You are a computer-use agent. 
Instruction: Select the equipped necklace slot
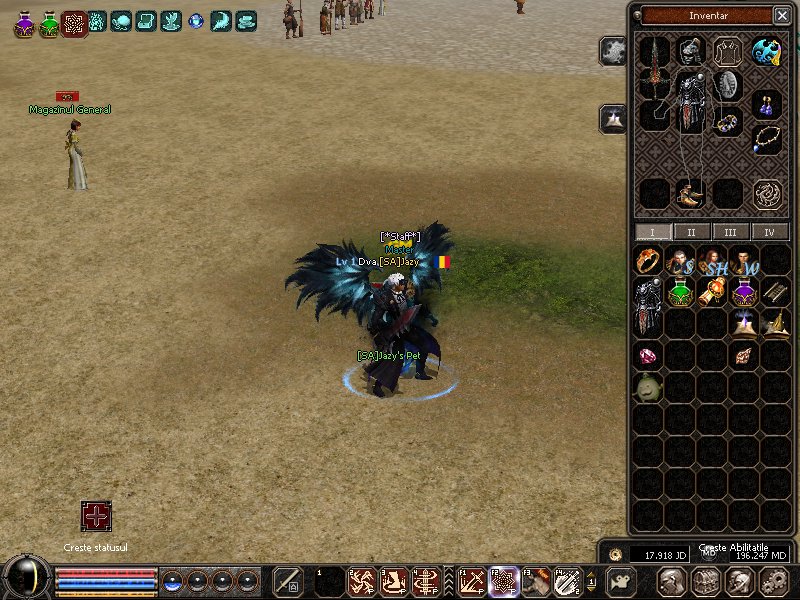[x=767, y=138]
